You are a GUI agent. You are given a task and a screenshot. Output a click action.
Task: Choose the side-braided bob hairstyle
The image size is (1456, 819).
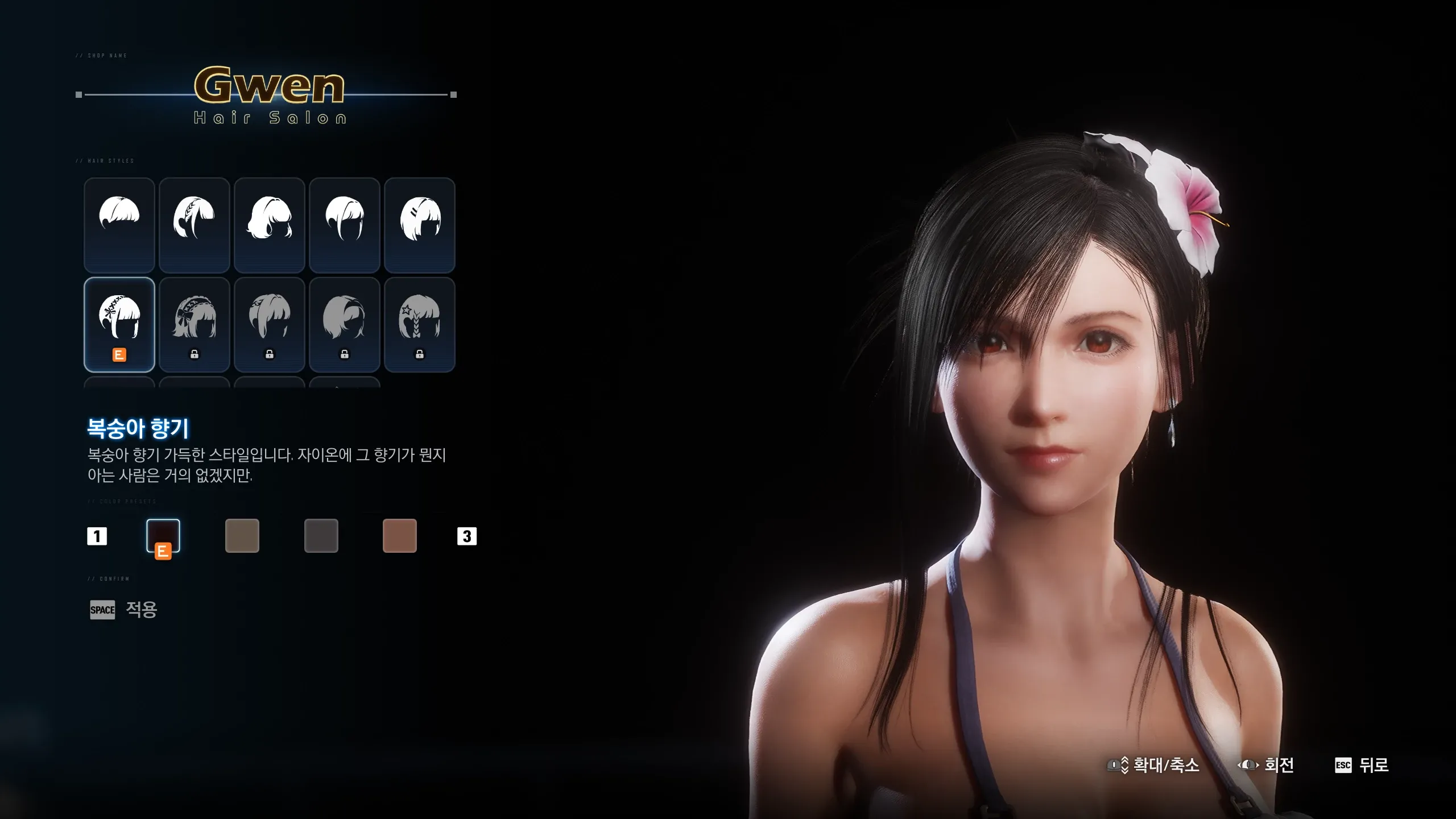195,225
